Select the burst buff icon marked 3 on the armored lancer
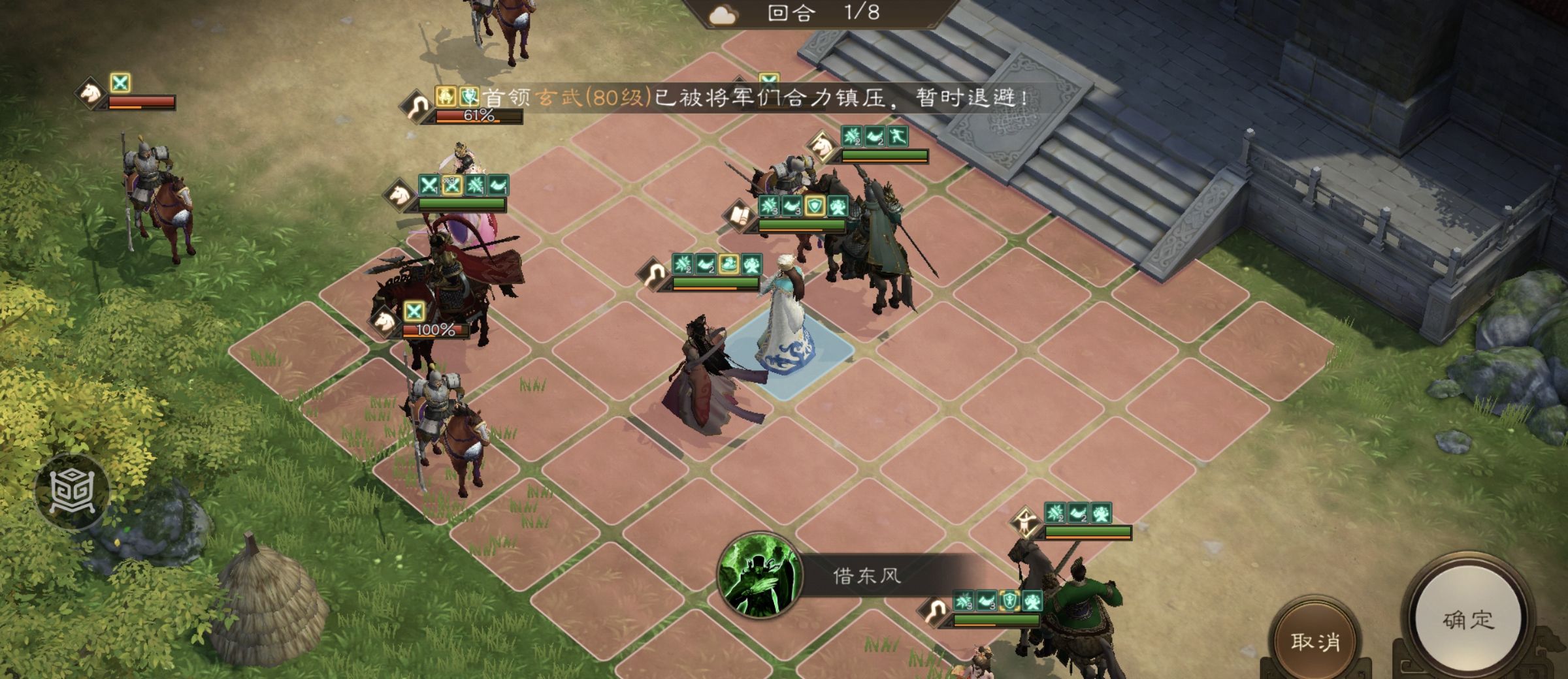Screen dimensions: 1568x679 768,206
